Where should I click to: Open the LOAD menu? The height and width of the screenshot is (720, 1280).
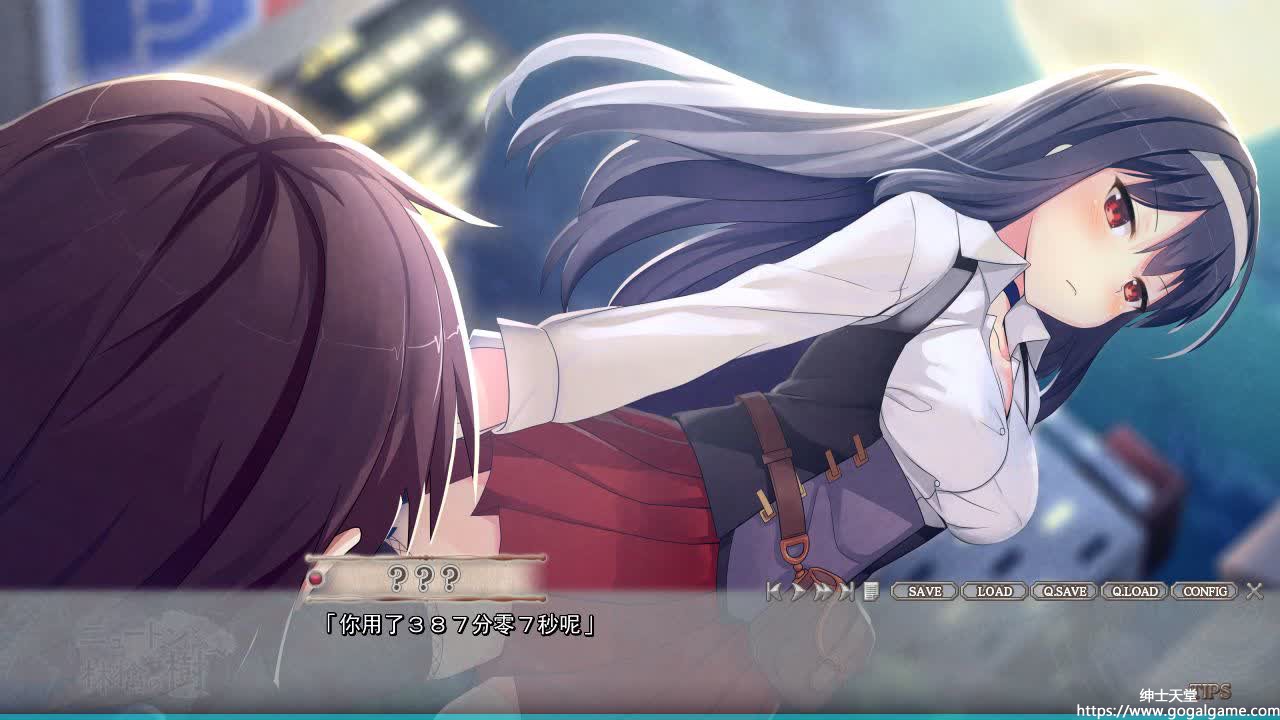click(994, 591)
